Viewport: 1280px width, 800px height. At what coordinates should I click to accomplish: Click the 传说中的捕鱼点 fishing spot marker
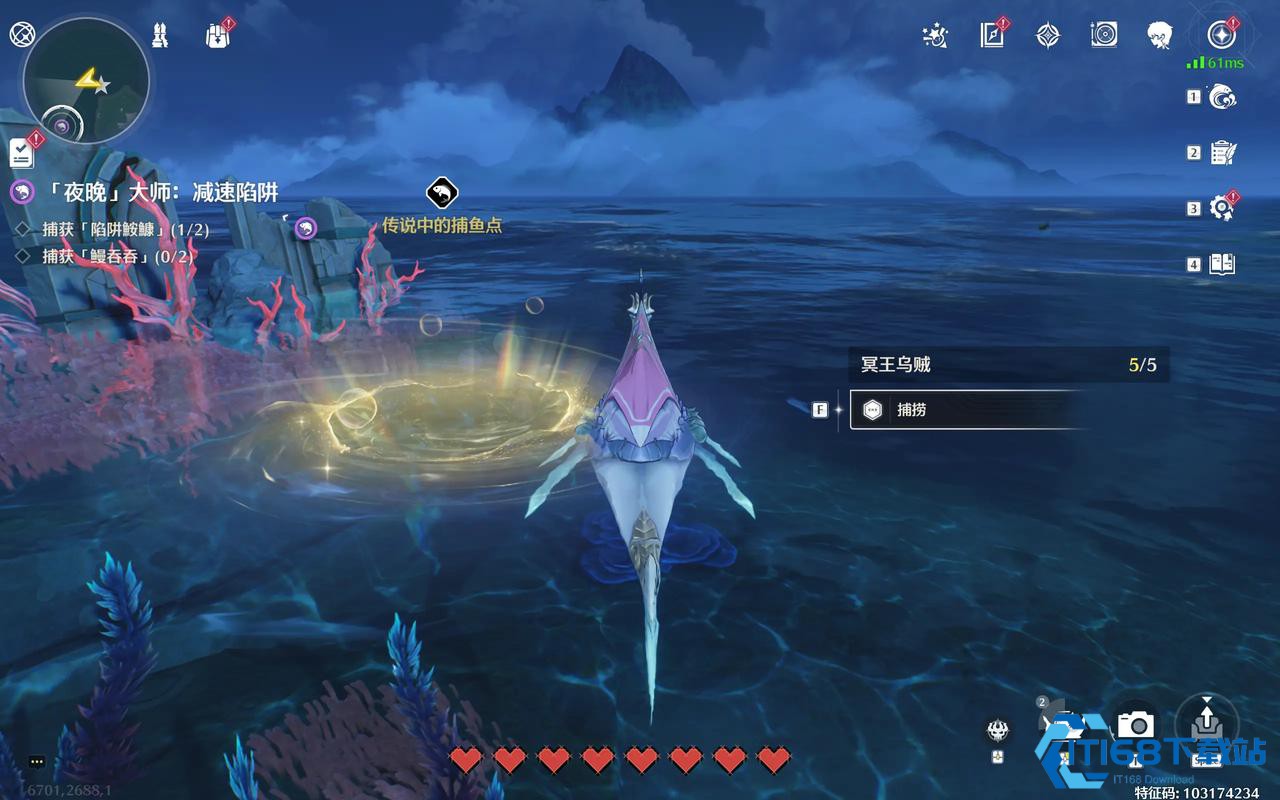442,192
